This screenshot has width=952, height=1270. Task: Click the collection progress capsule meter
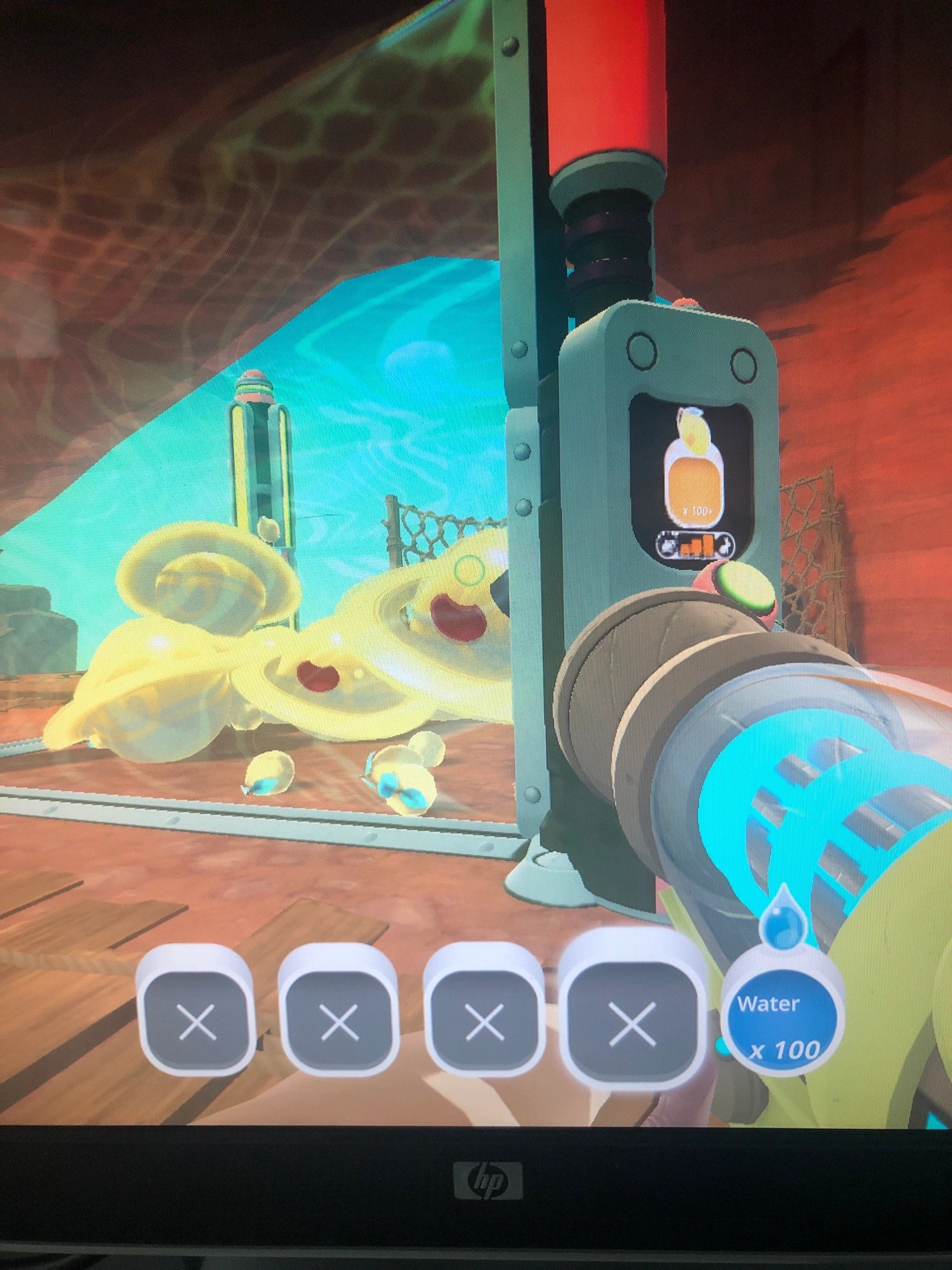click(x=696, y=546)
